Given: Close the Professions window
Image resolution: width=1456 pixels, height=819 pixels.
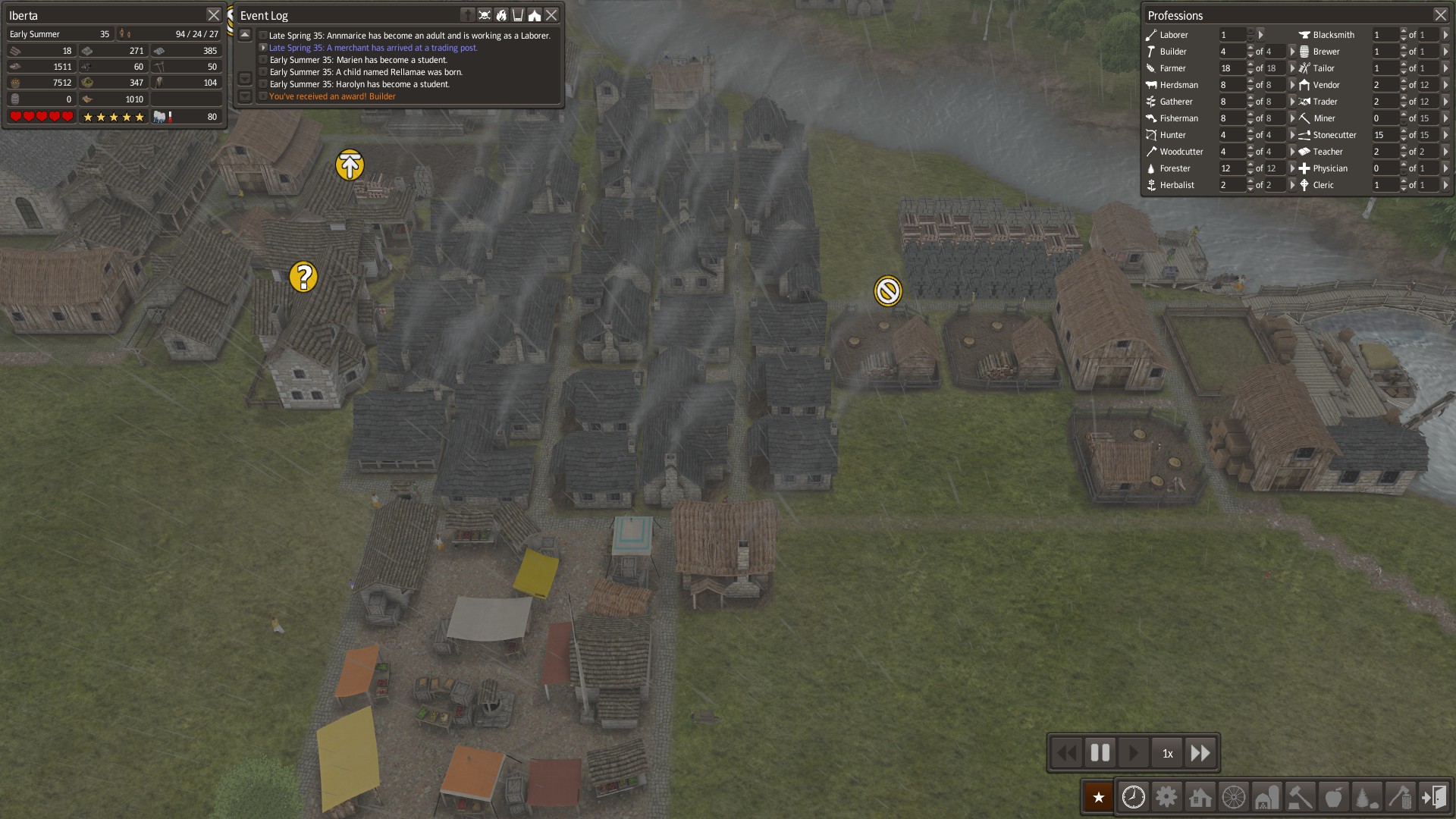Looking at the screenshot, I should [1440, 15].
